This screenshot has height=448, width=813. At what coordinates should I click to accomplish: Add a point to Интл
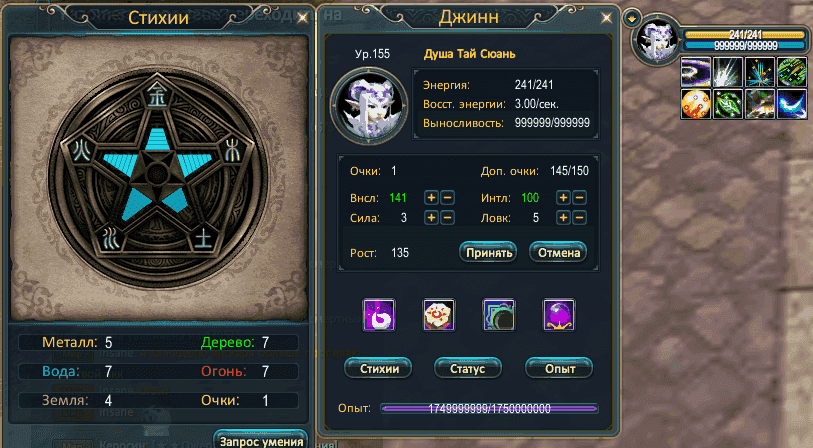click(563, 198)
